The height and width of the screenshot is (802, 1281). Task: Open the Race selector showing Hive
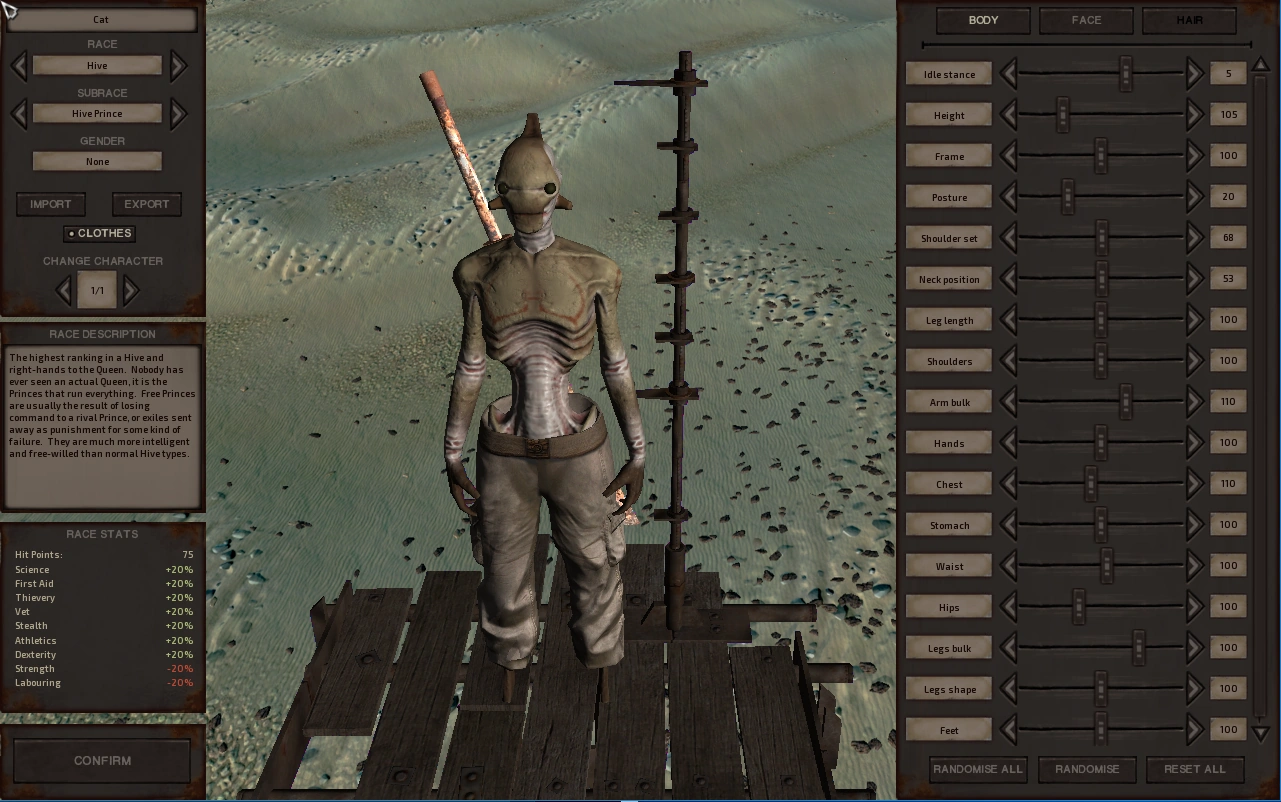pos(96,65)
